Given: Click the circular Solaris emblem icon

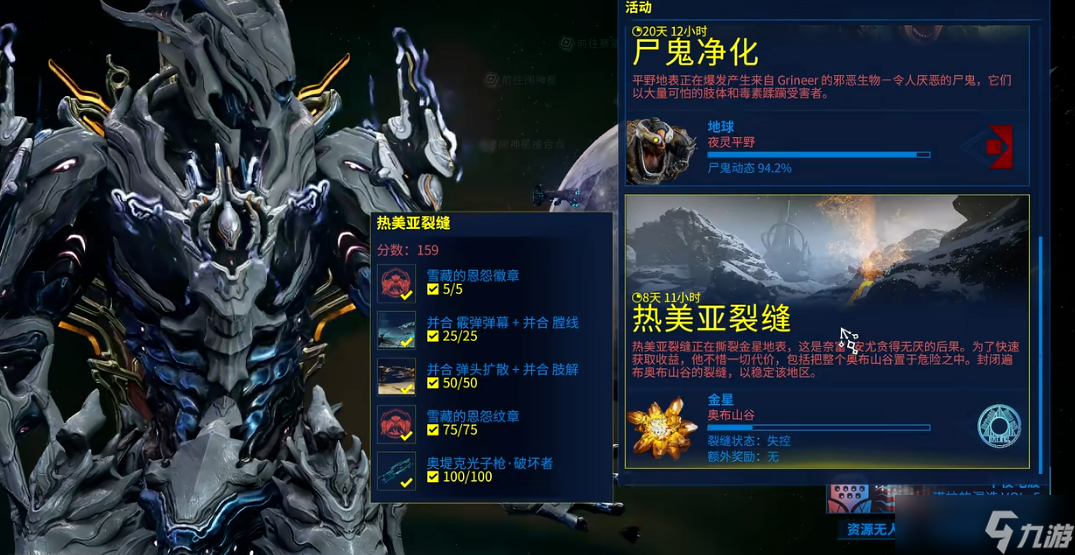Looking at the screenshot, I should pos(997,426).
